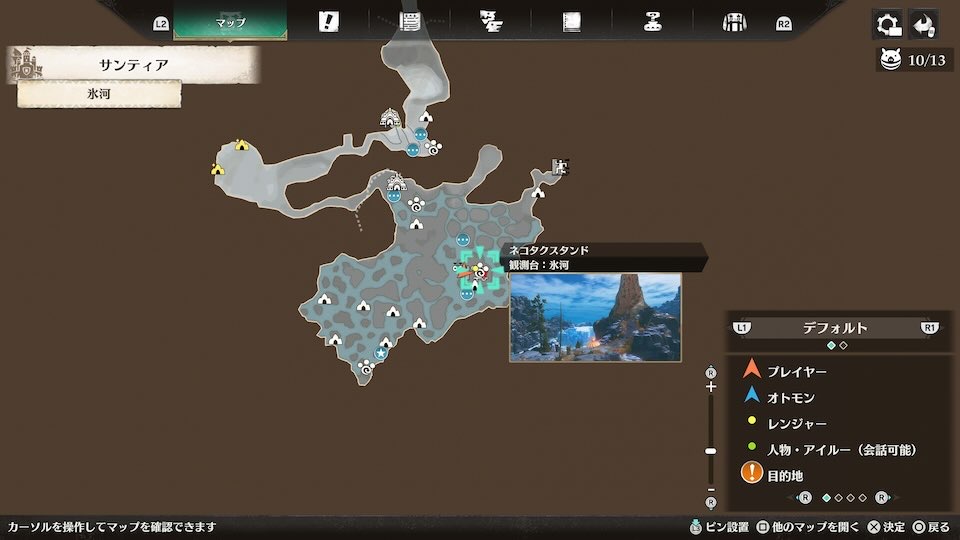This screenshot has height=540, width=960.
Task: Select the マップ tab
Action: point(230,22)
